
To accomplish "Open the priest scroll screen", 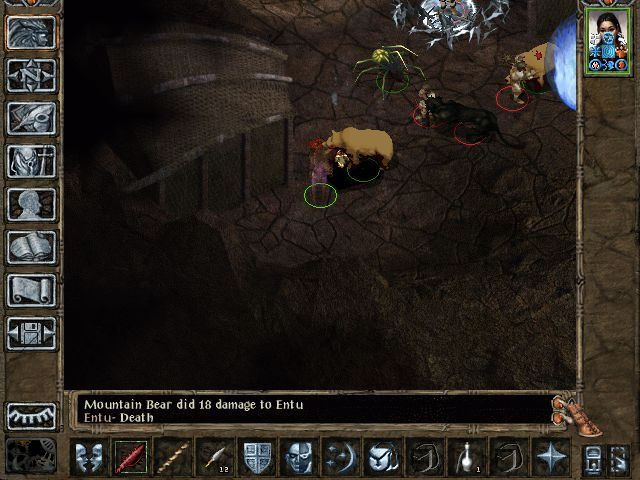I will [31, 290].
